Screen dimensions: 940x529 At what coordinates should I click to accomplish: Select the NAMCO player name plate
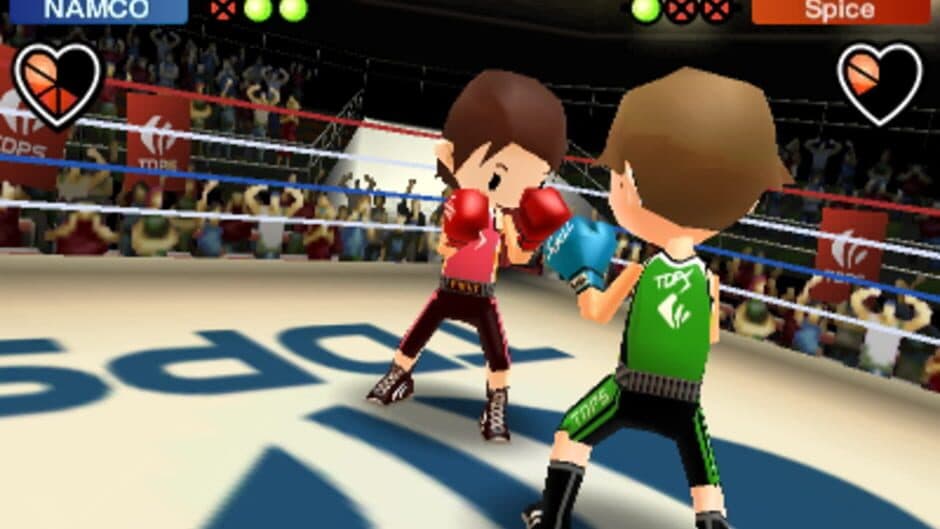pos(98,11)
